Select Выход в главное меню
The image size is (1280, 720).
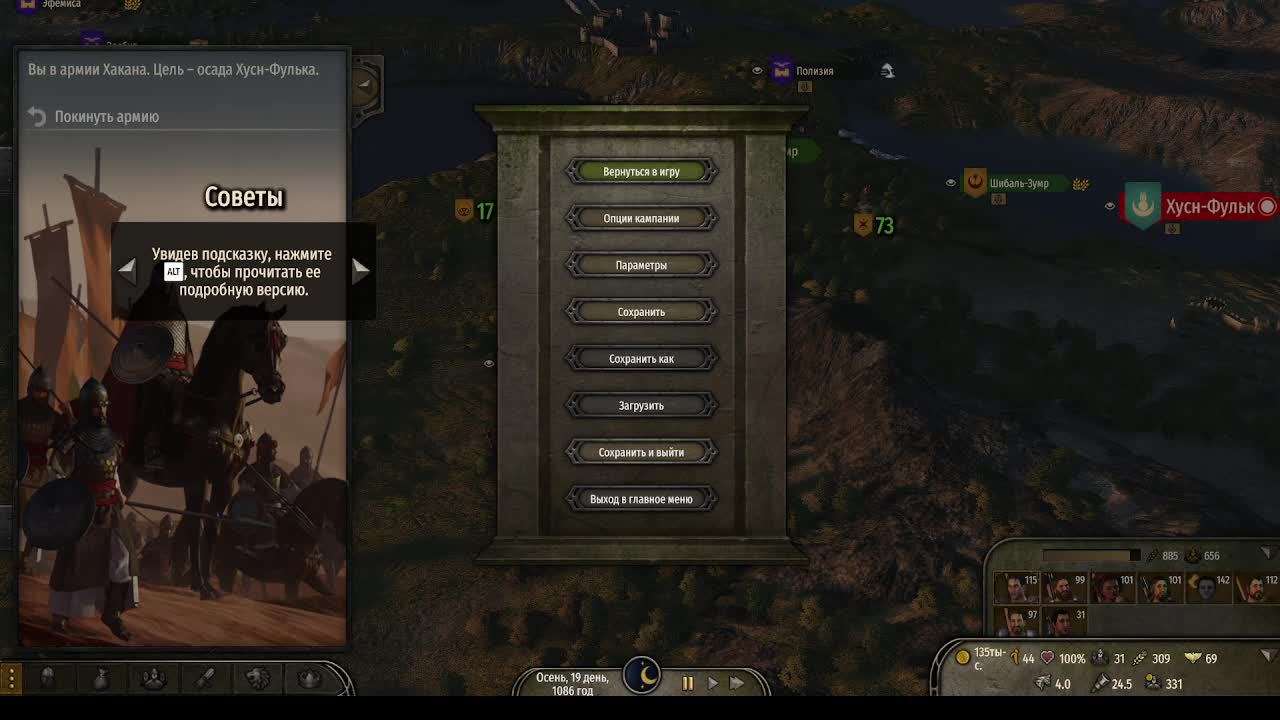click(x=643, y=498)
